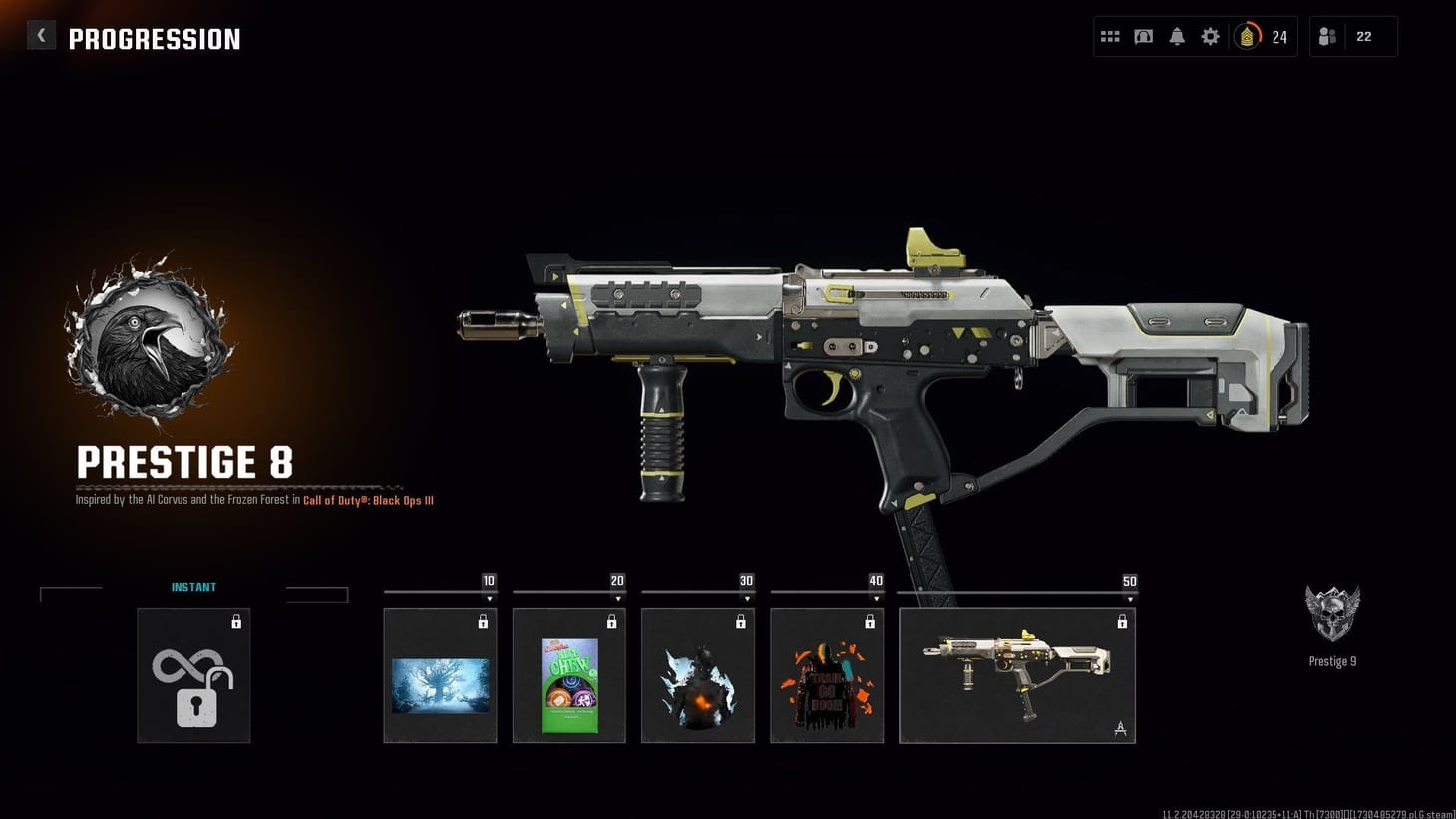1456x819 pixels.
Task: Expand the chevron under level 10 marker
Action: pos(489,599)
